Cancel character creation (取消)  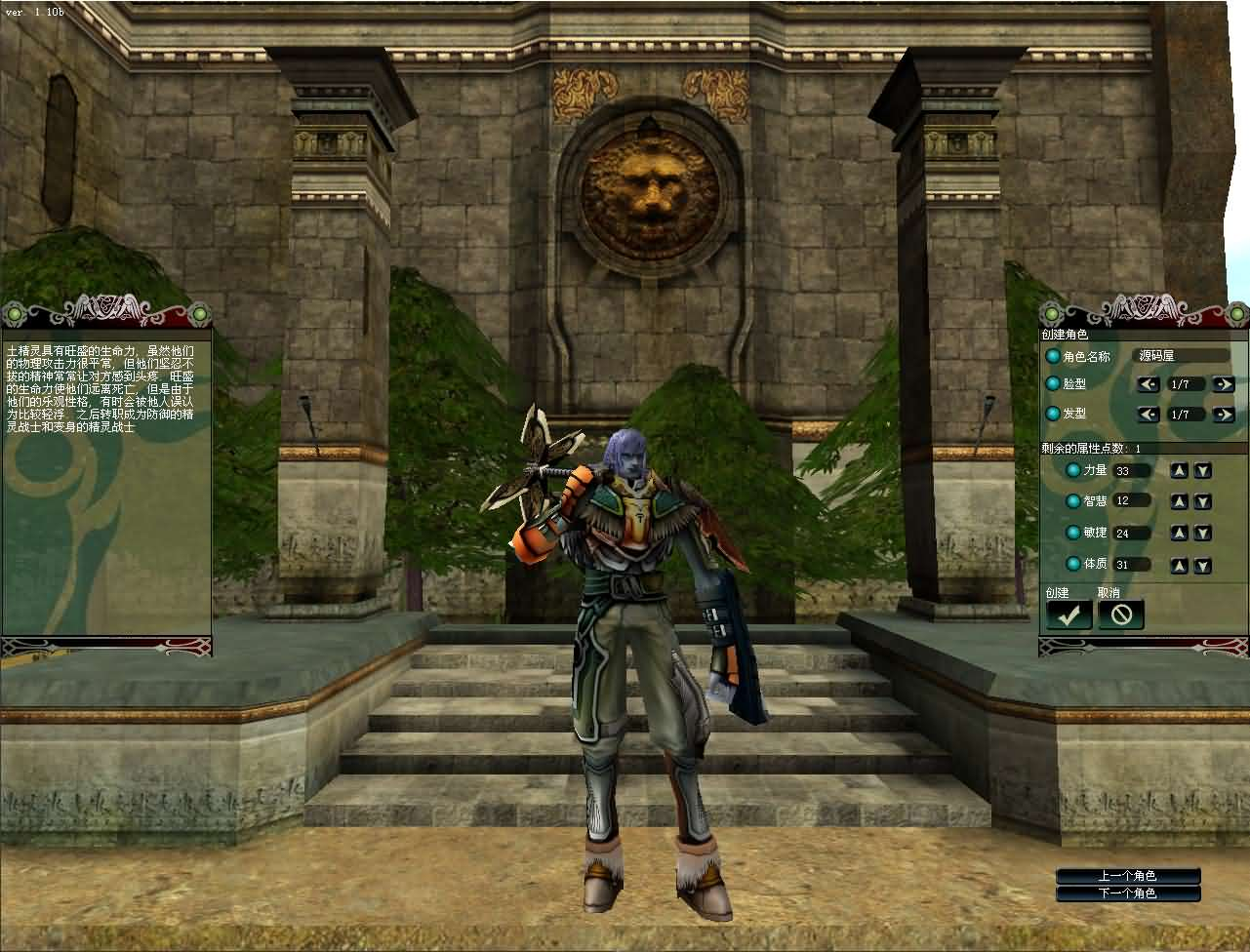click(1120, 615)
